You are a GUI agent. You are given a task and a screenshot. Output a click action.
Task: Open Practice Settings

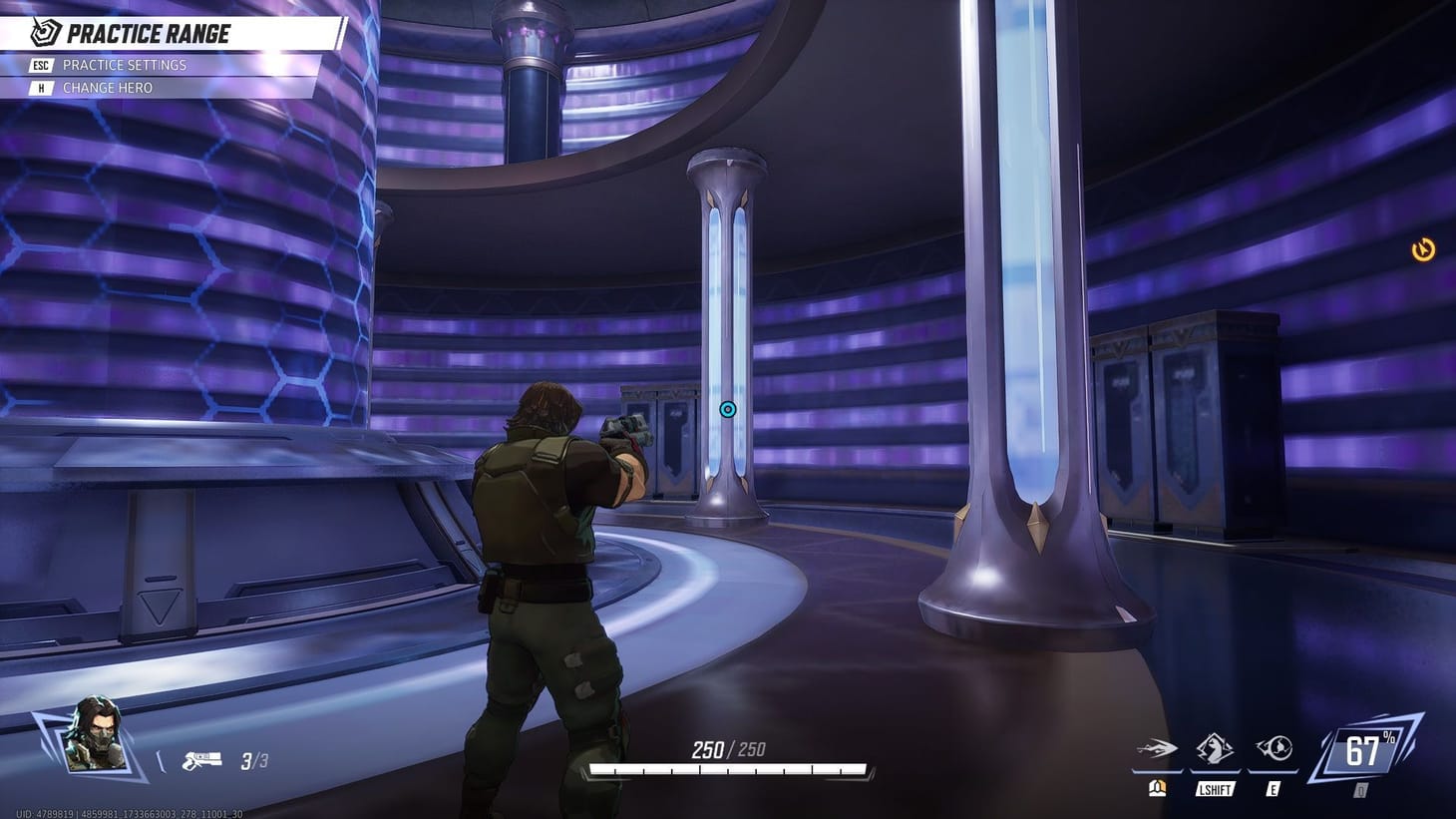(125, 65)
